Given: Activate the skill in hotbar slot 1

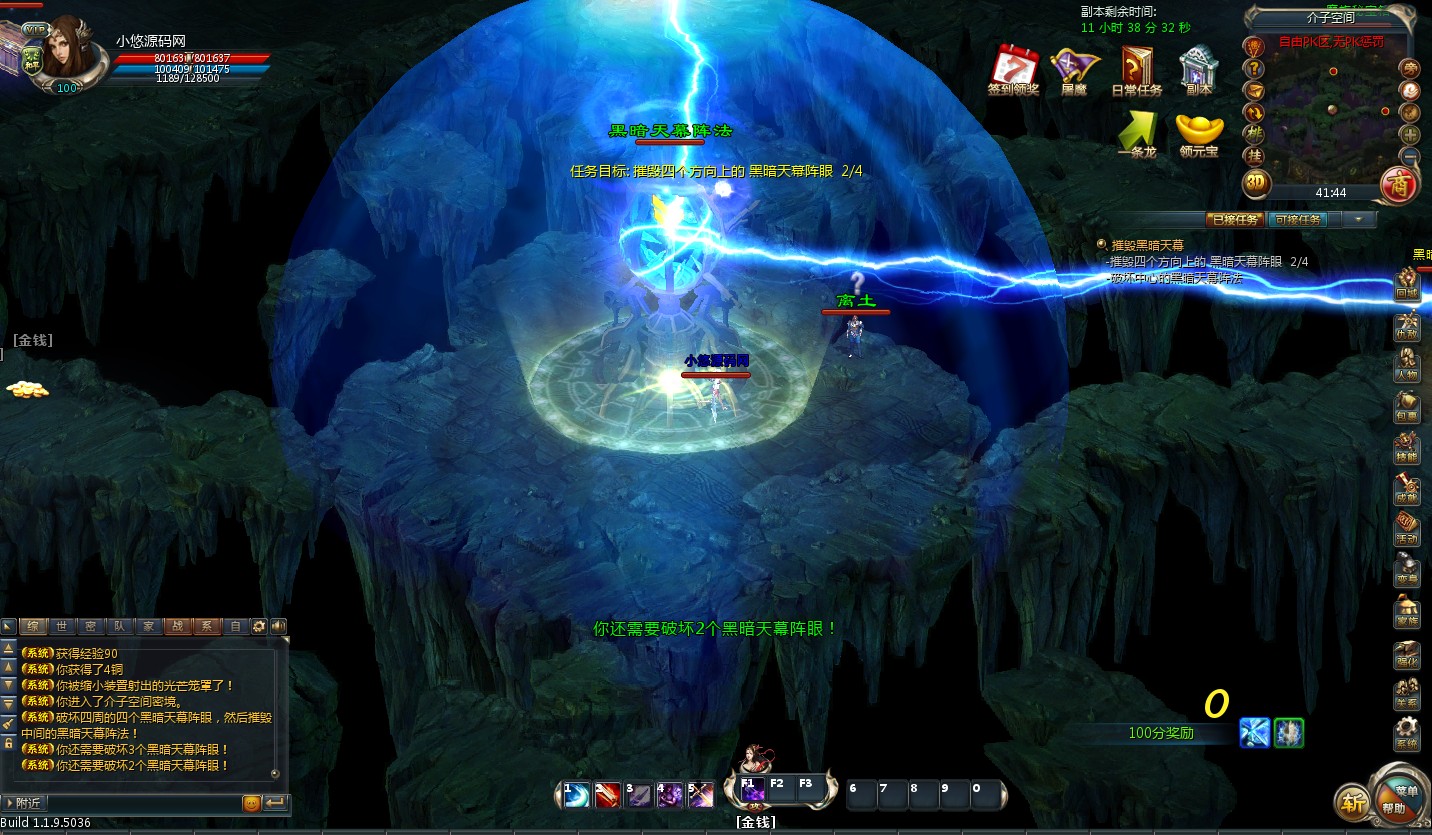Looking at the screenshot, I should click(576, 795).
